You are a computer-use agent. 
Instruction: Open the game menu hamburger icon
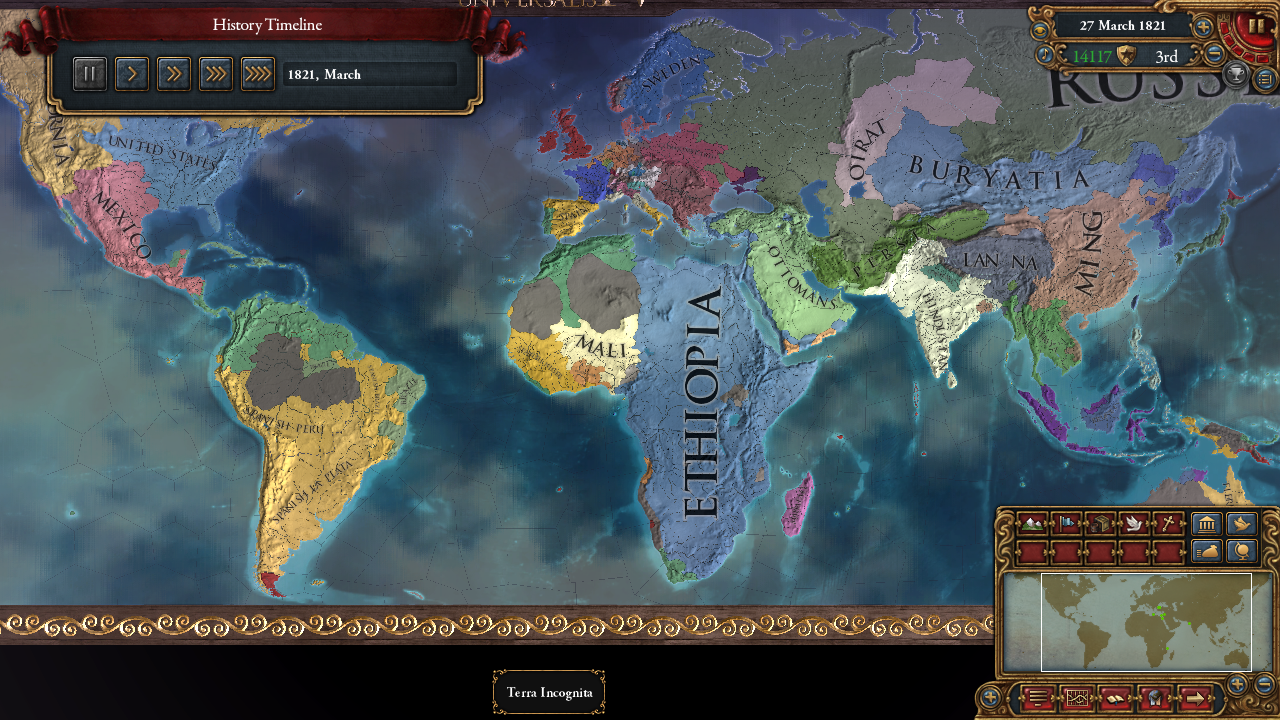[1038, 698]
